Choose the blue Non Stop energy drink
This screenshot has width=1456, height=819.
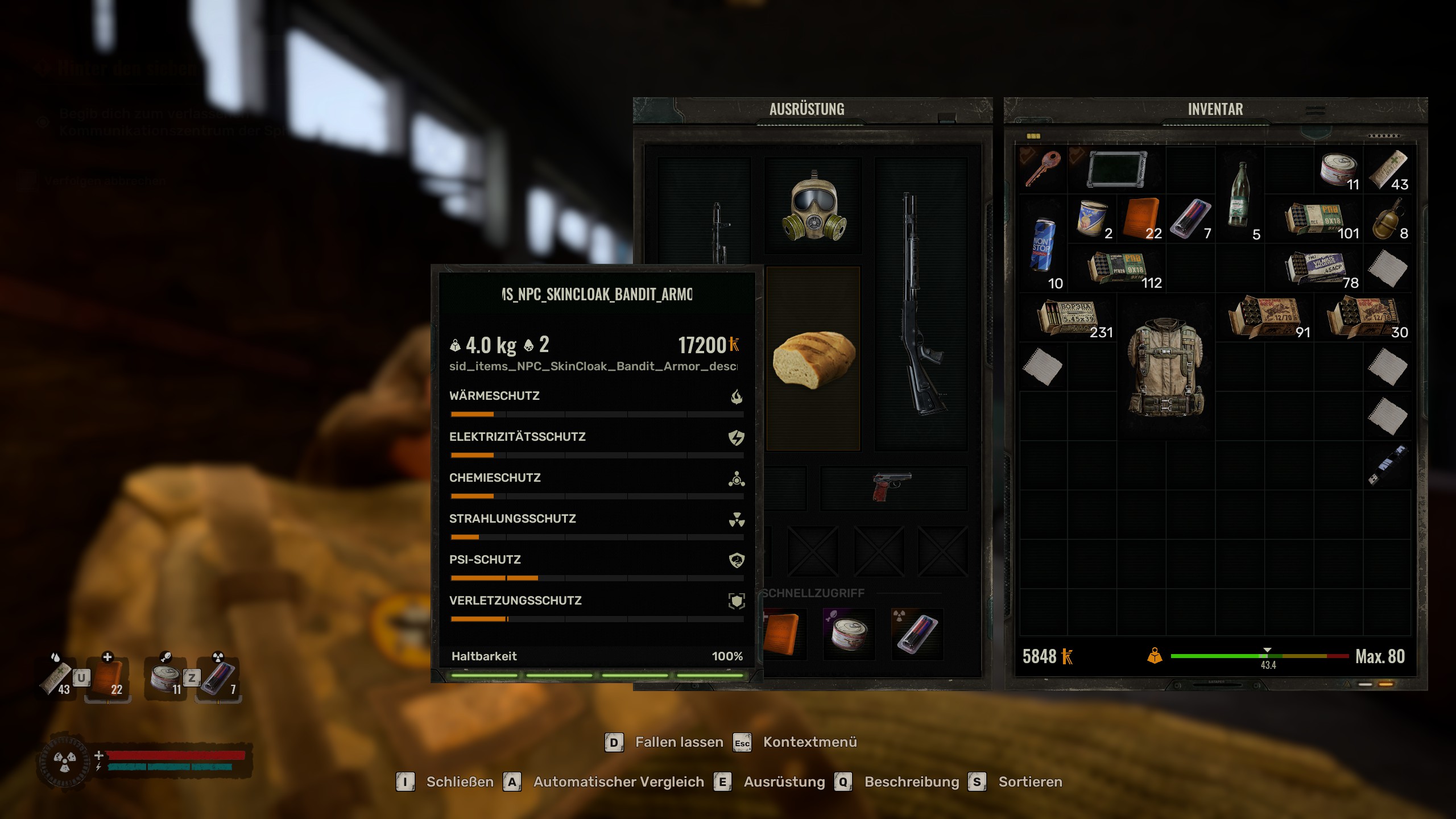point(1043,246)
